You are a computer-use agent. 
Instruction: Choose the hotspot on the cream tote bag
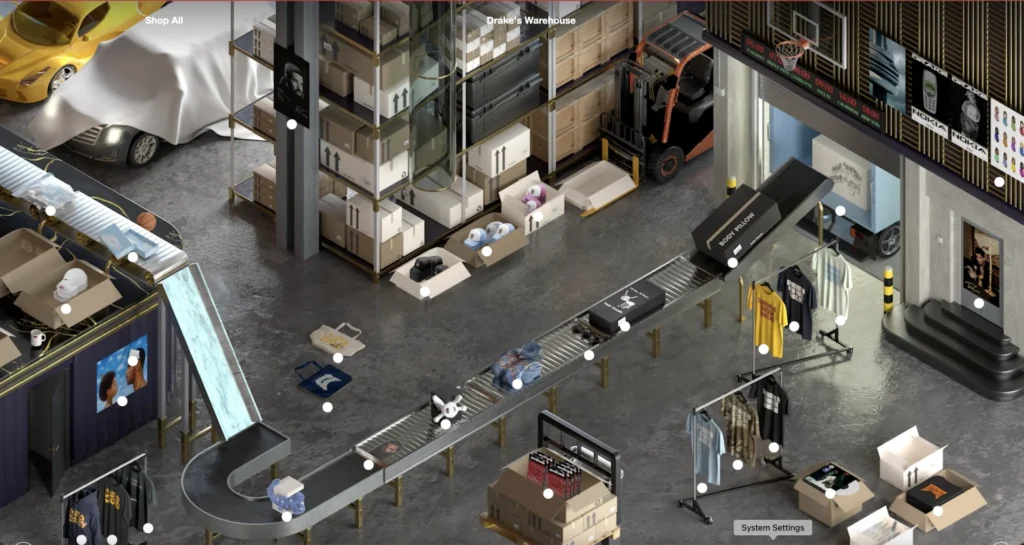(x=338, y=357)
